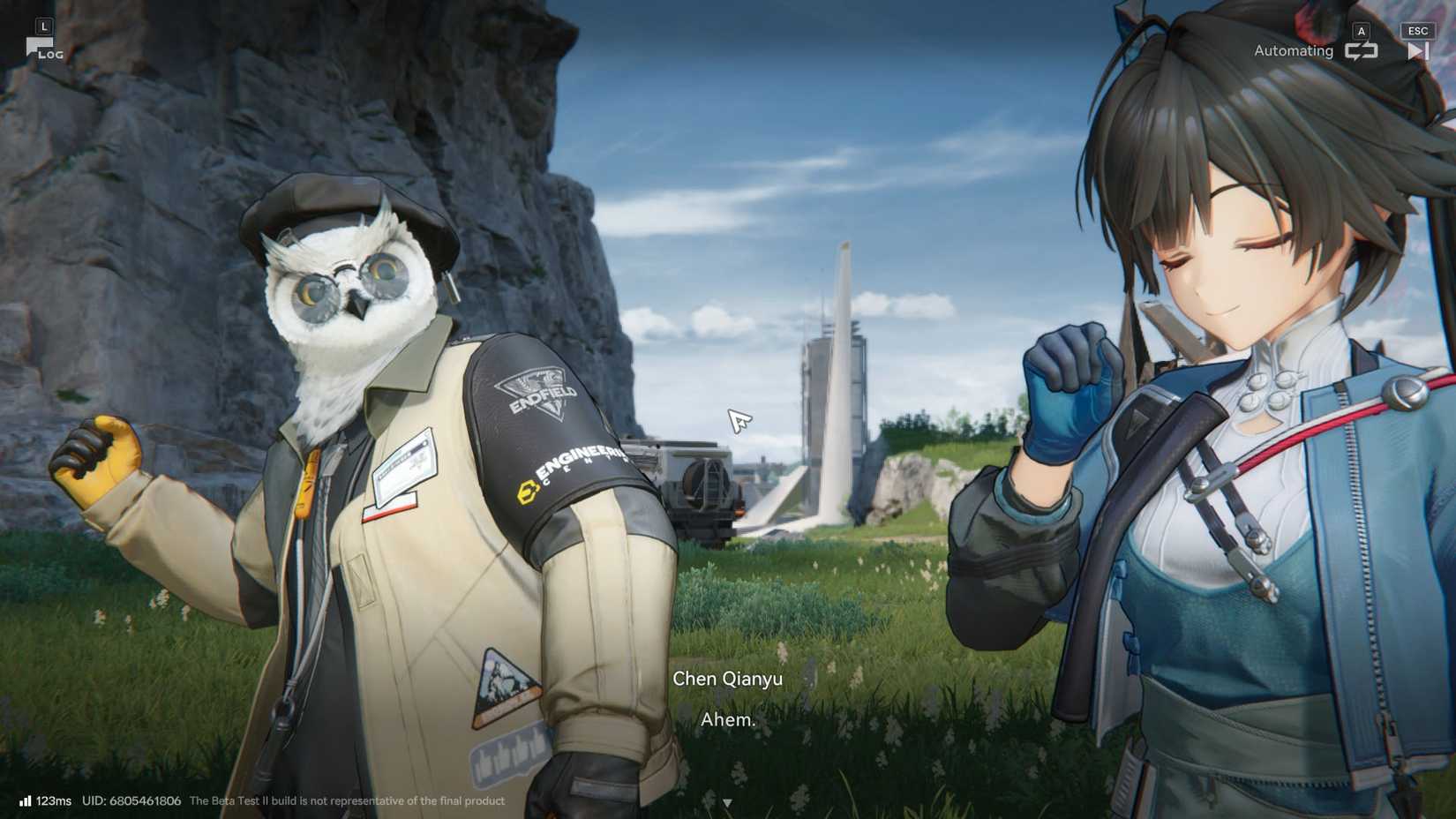Click the 'Ahem.' dialogue text to continue
The width and height of the screenshot is (1456, 819).
[727, 718]
